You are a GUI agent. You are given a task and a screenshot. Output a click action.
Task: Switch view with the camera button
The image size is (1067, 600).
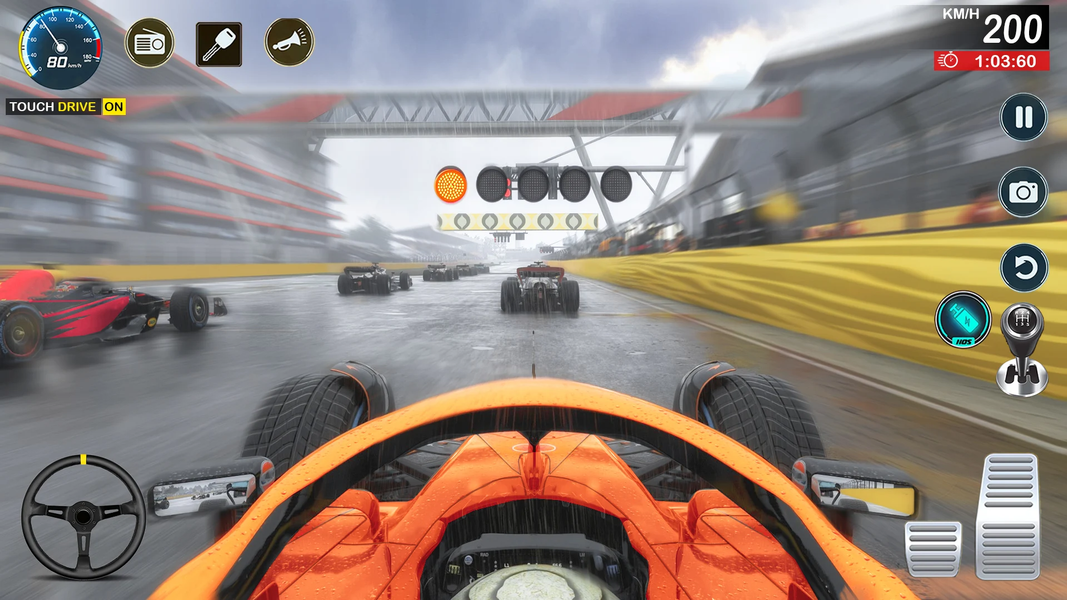1023,192
